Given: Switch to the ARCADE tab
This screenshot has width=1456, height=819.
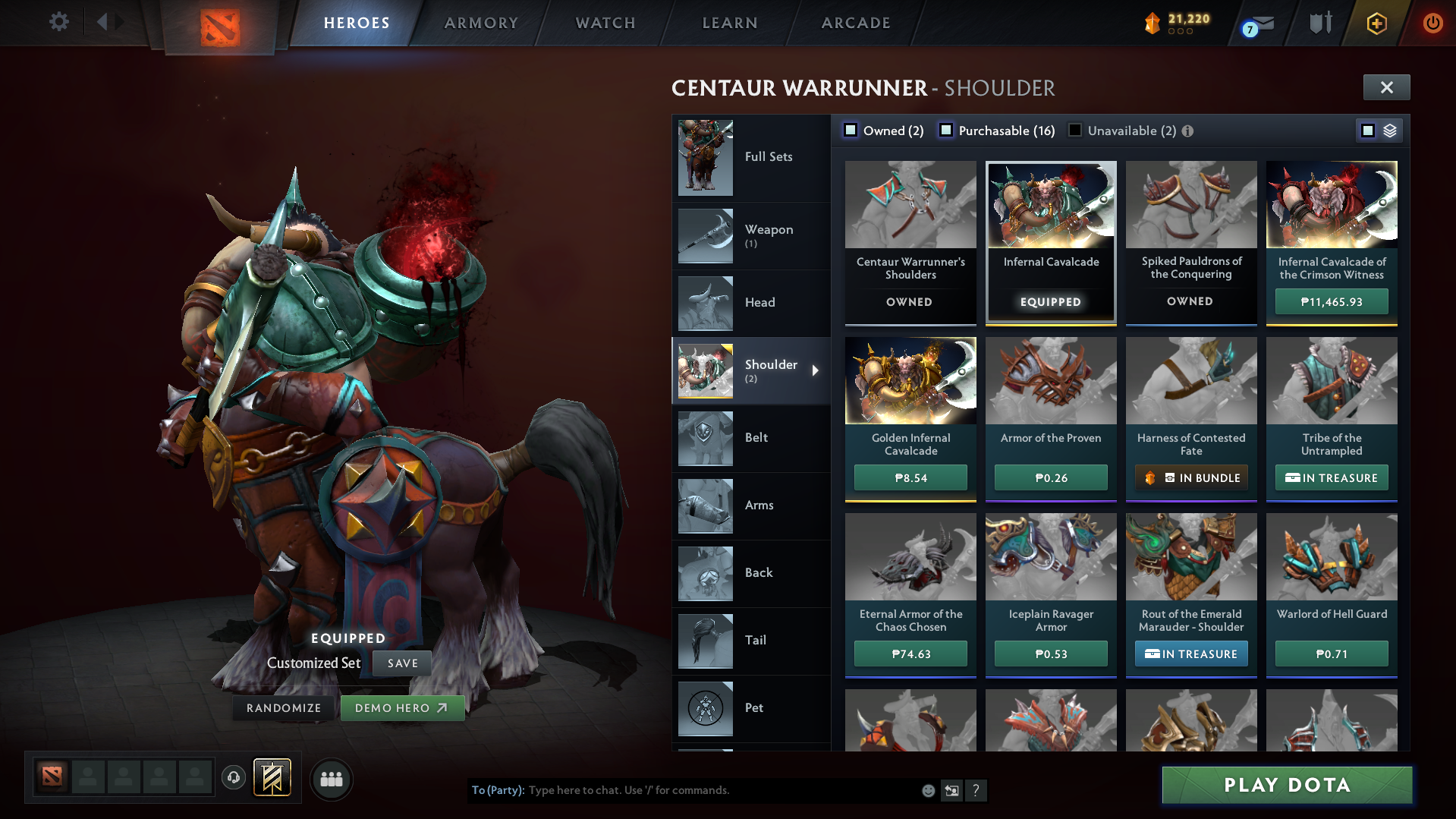Looking at the screenshot, I should pyautogui.click(x=855, y=23).
